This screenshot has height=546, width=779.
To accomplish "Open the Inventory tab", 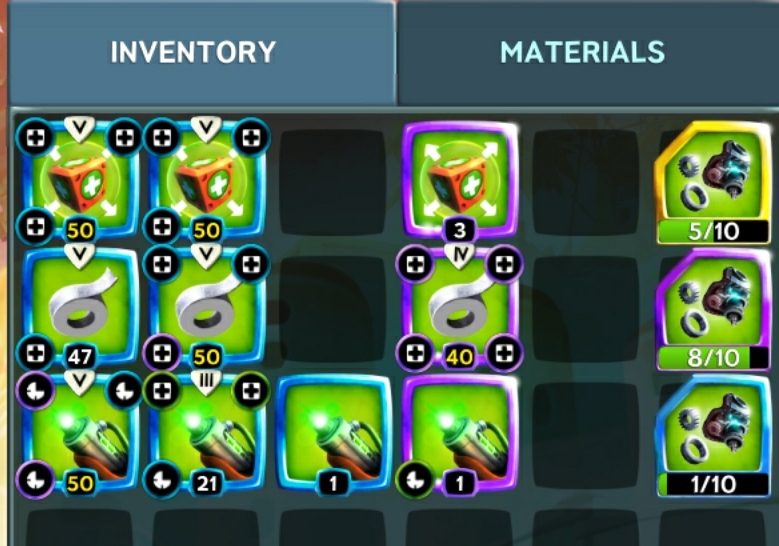I will [x=193, y=52].
